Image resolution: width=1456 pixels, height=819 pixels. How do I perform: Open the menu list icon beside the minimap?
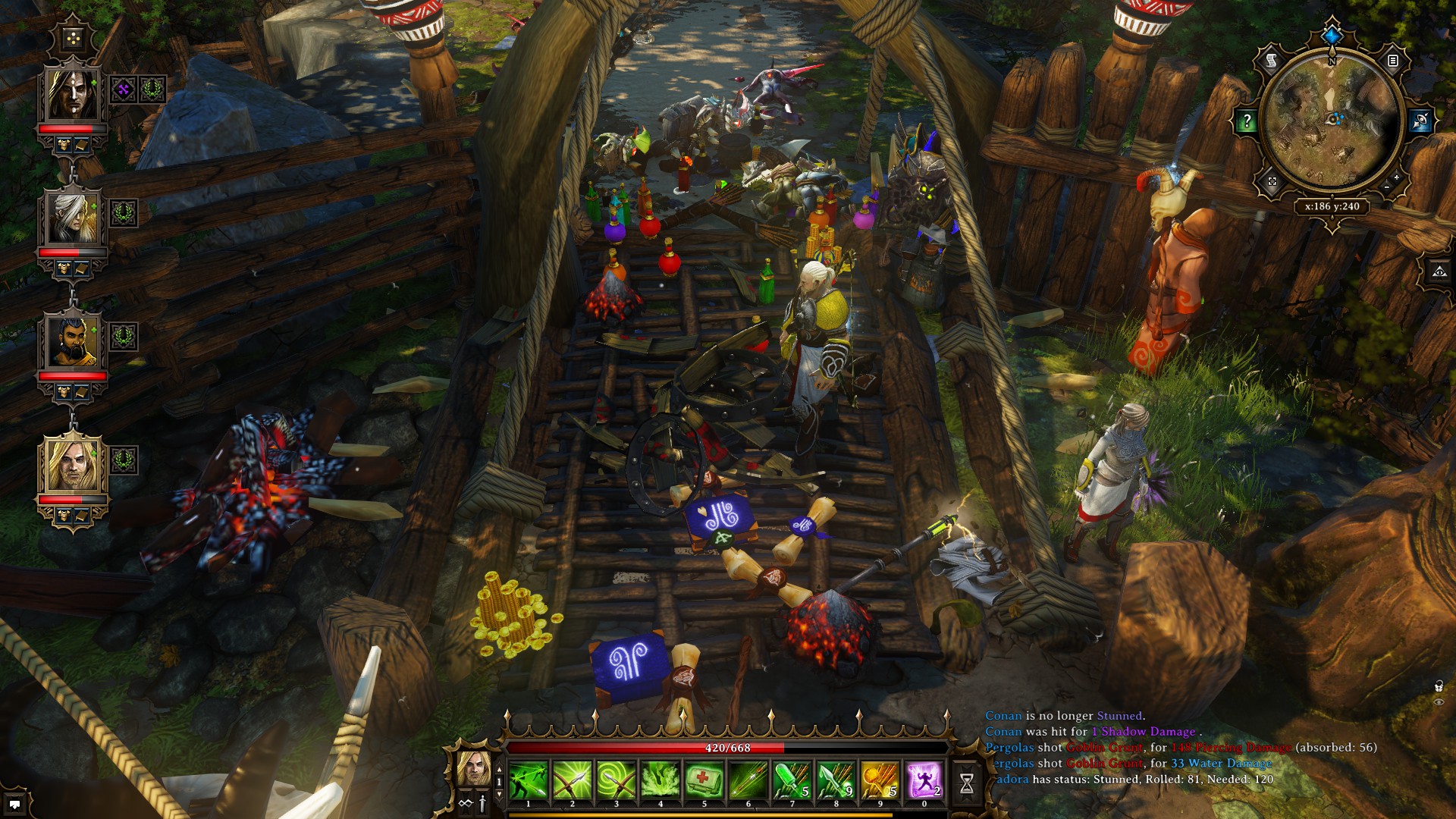coord(1393,61)
